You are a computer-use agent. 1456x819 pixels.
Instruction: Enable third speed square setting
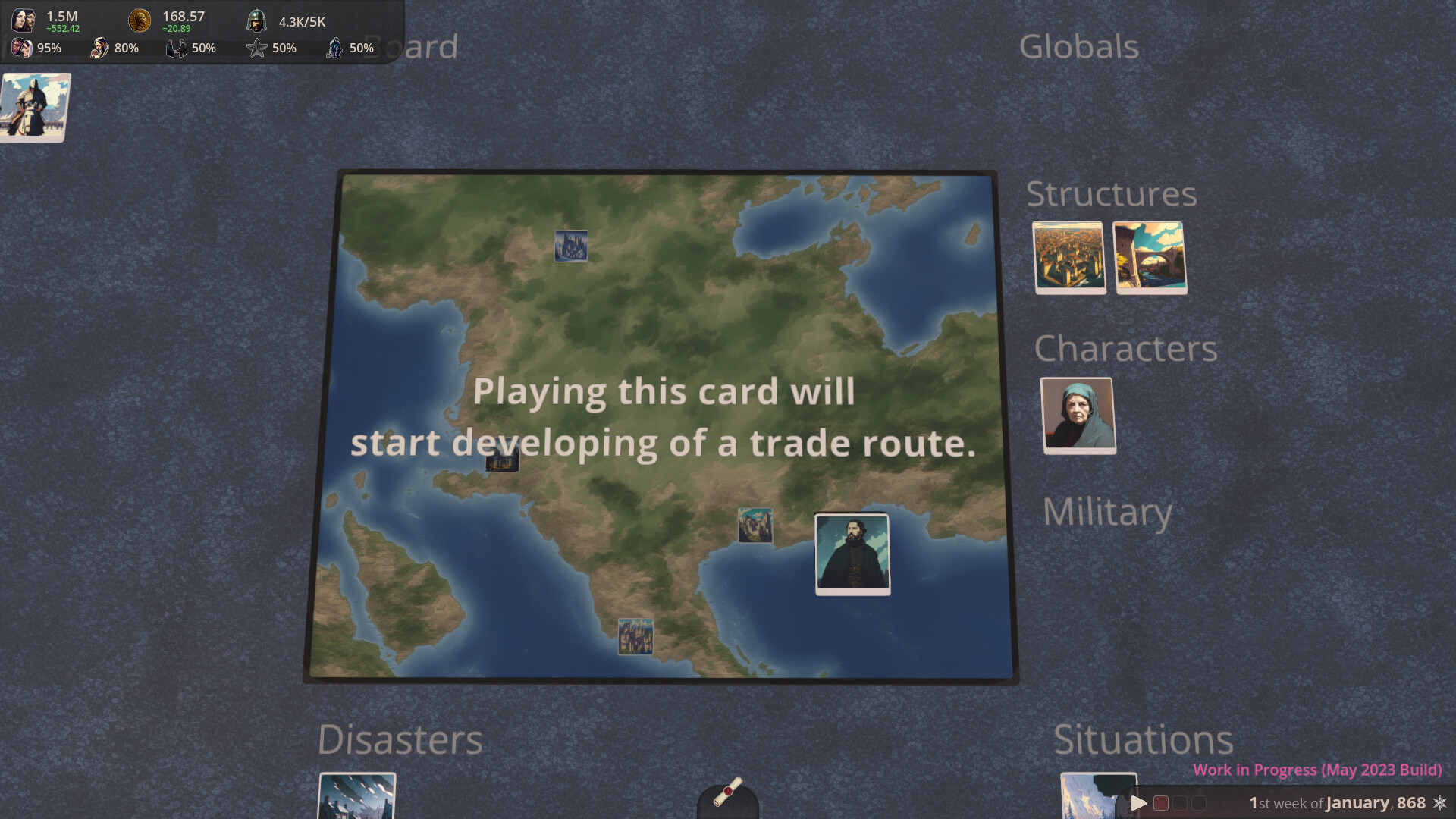[1198, 802]
